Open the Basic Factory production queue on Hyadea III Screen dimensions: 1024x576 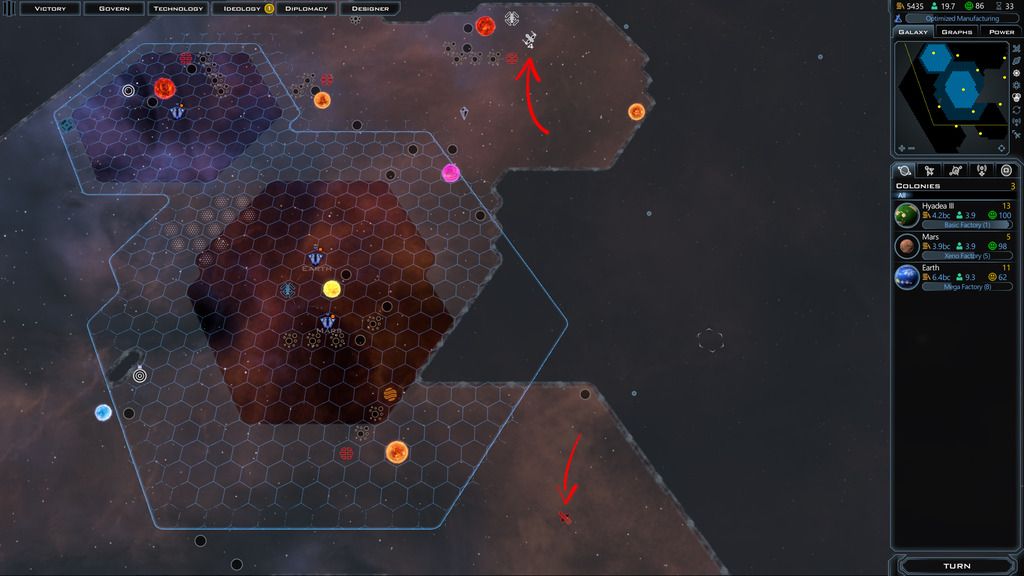966,225
